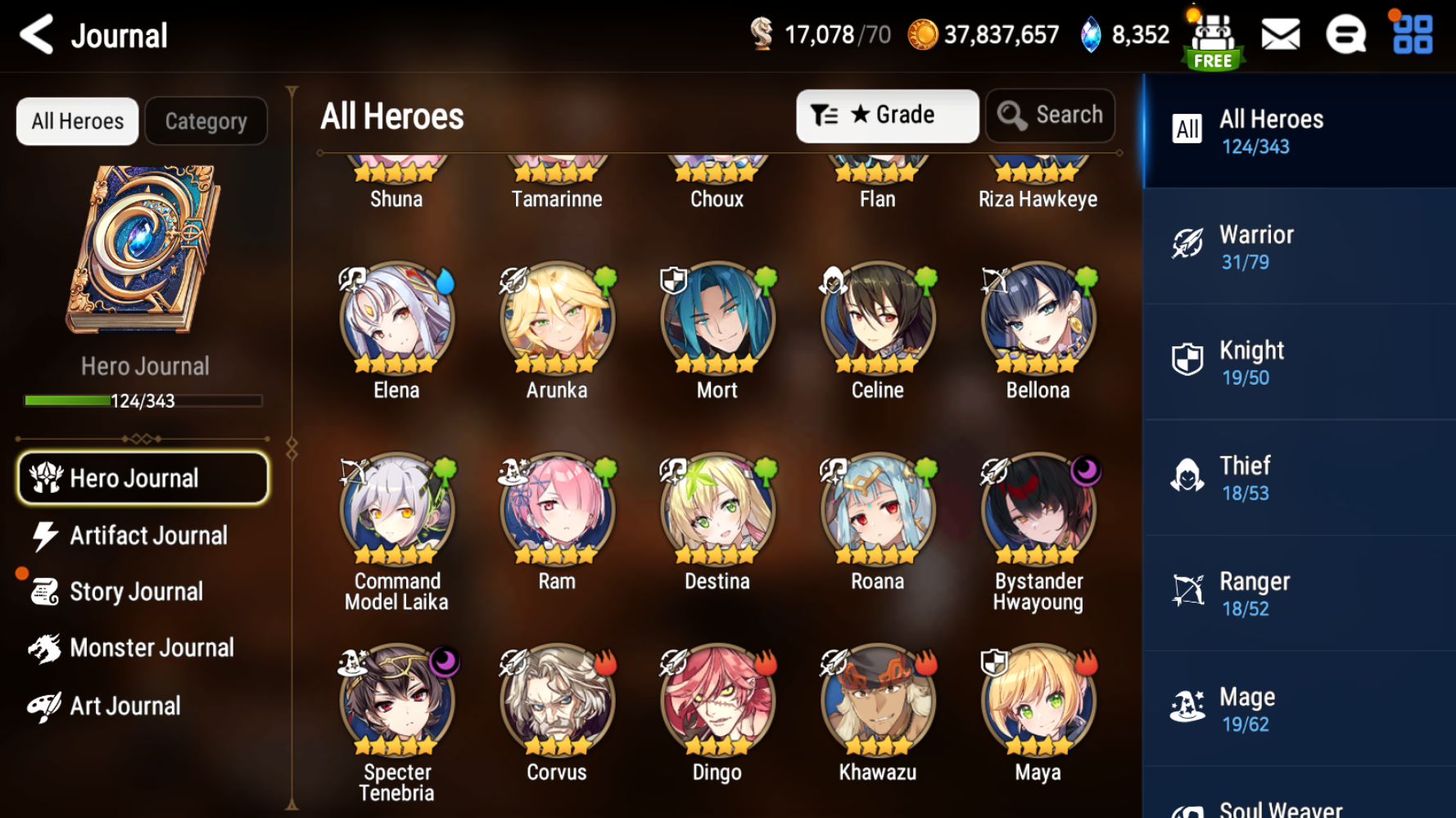The height and width of the screenshot is (818, 1456).
Task: Filter heroes by Warrior class
Action: coord(1298,247)
